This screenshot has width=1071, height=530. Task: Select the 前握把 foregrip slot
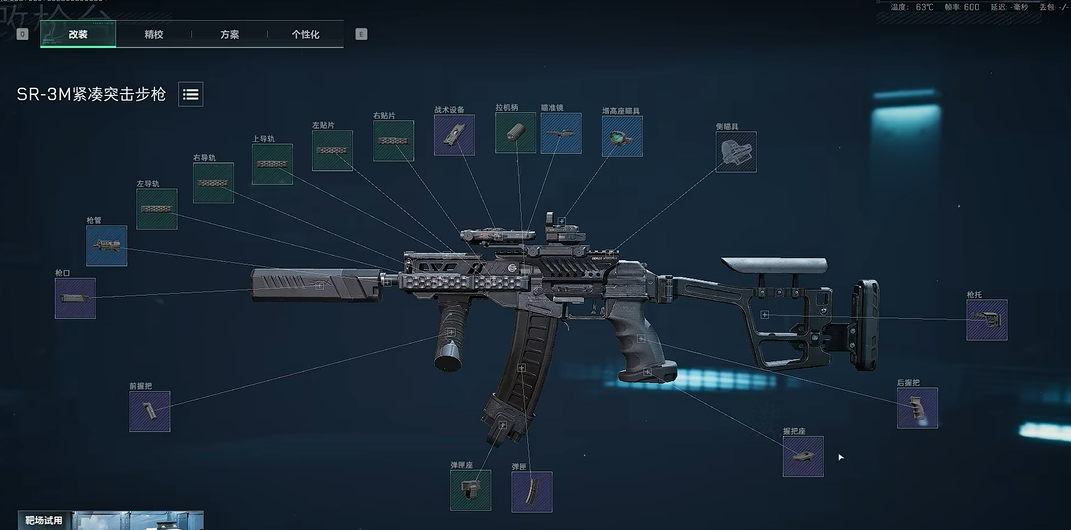[149, 411]
